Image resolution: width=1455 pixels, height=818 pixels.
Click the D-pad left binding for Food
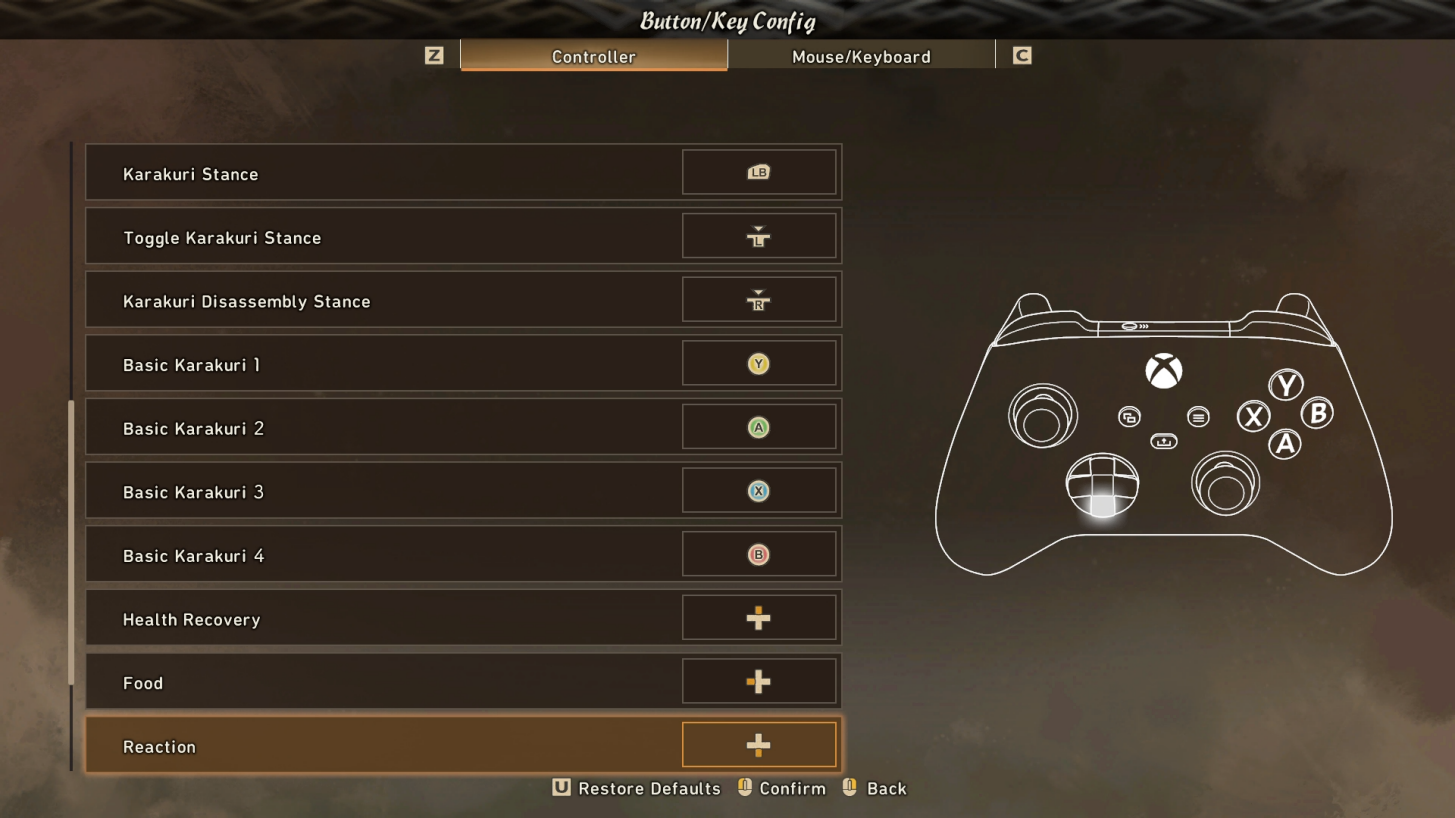click(758, 681)
